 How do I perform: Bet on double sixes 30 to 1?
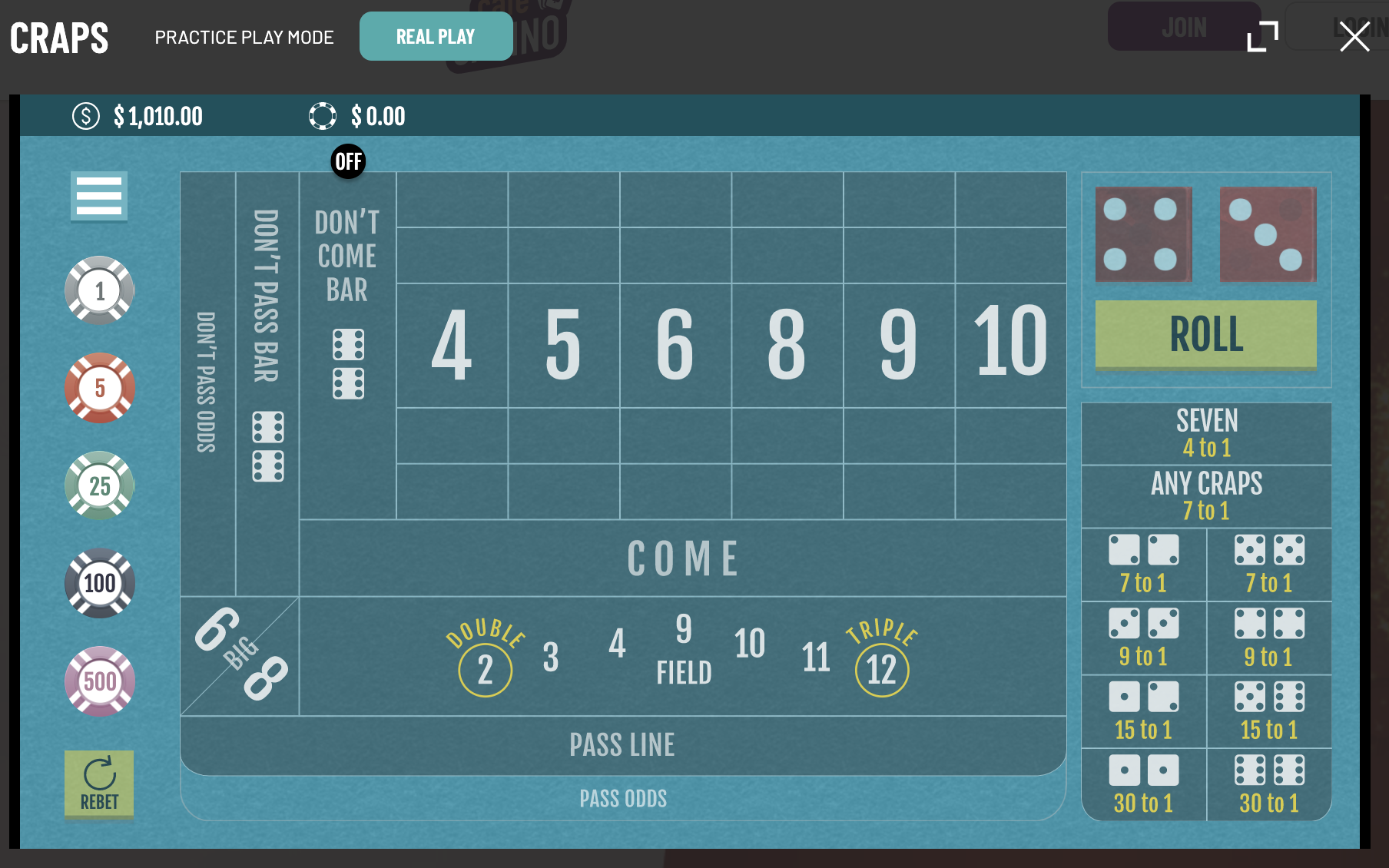1269,784
